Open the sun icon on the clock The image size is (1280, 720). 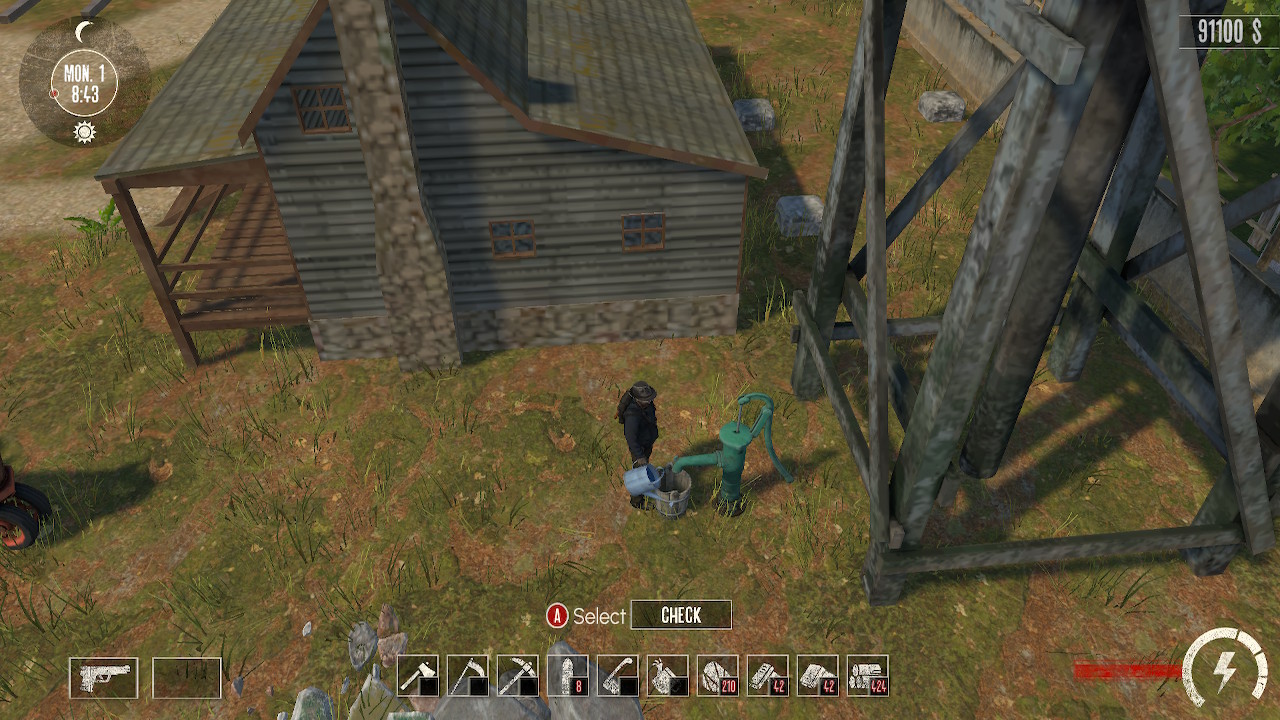point(84,130)
